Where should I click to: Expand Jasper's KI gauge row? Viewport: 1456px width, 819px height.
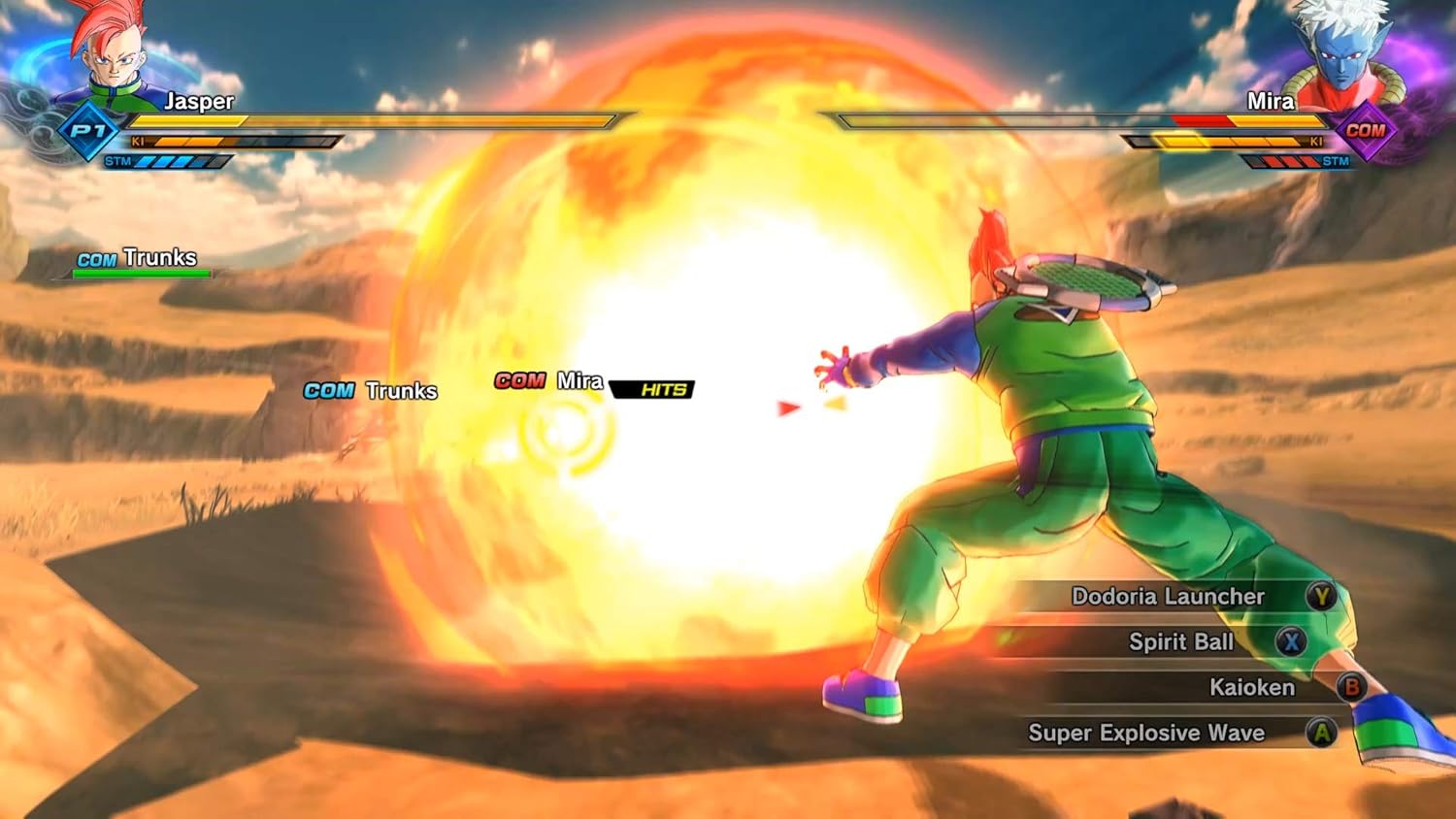click(243, 142)
